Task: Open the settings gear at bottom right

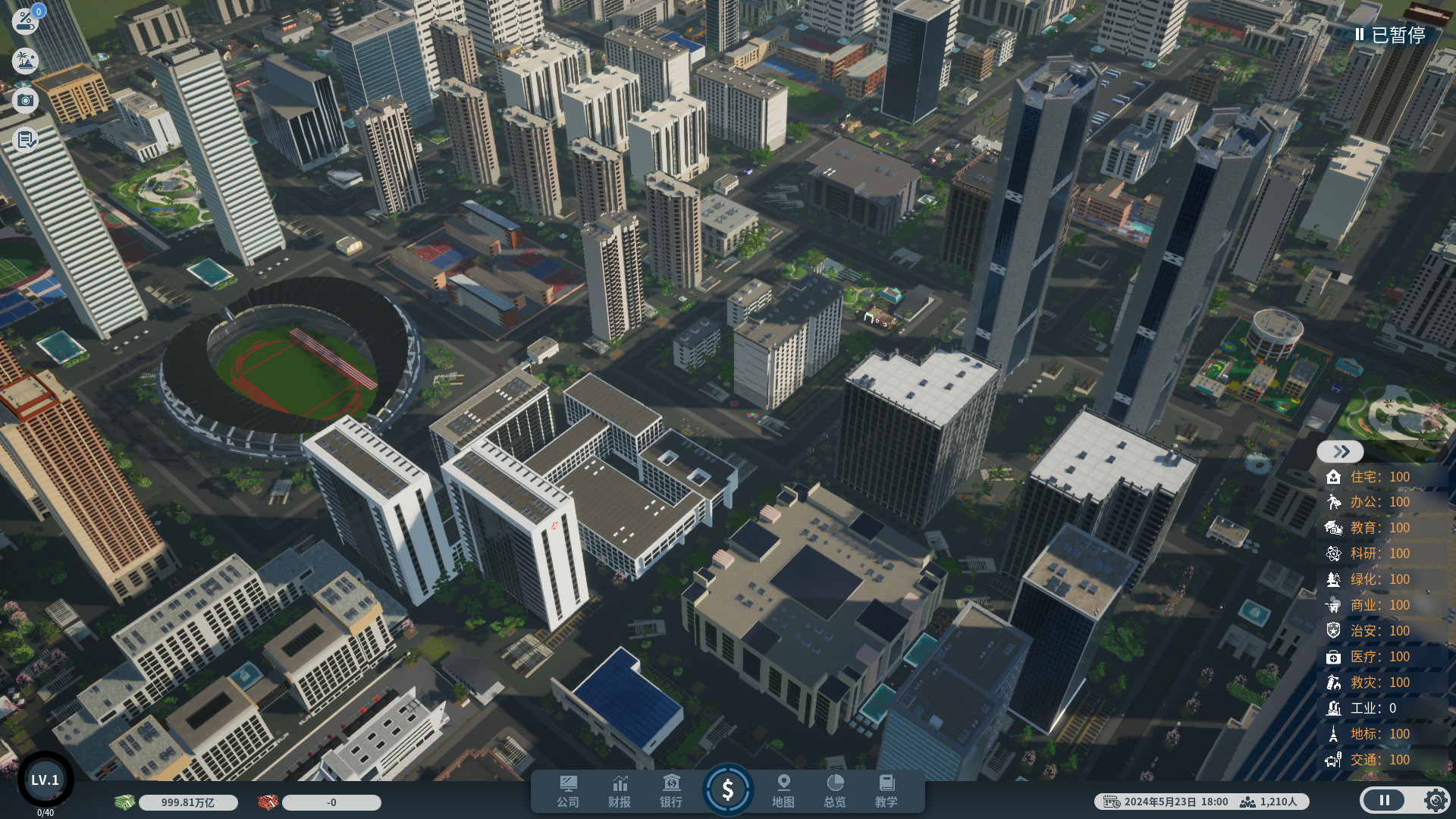Action: point(1435,800)
